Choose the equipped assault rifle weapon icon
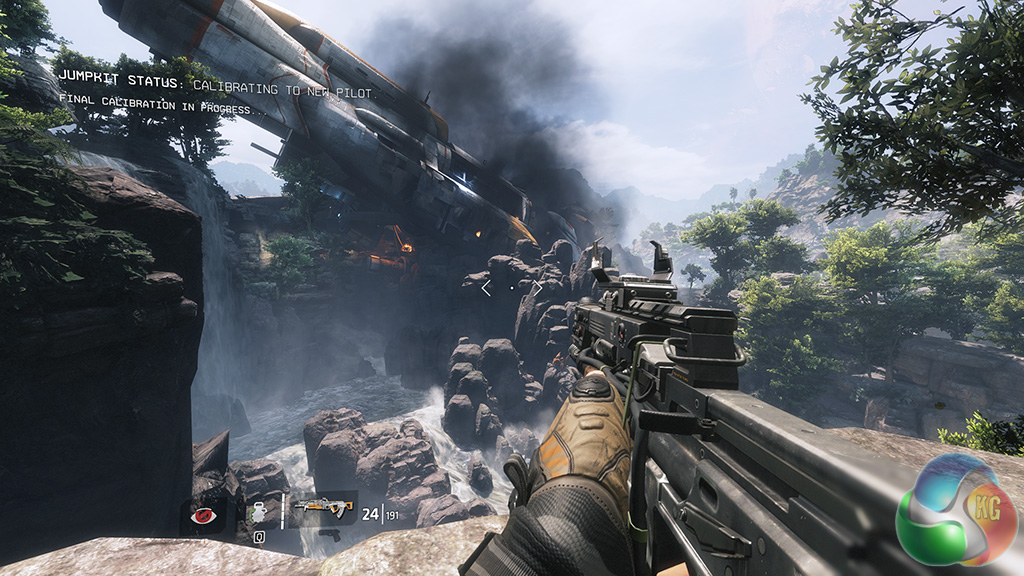 pos(323,508)
